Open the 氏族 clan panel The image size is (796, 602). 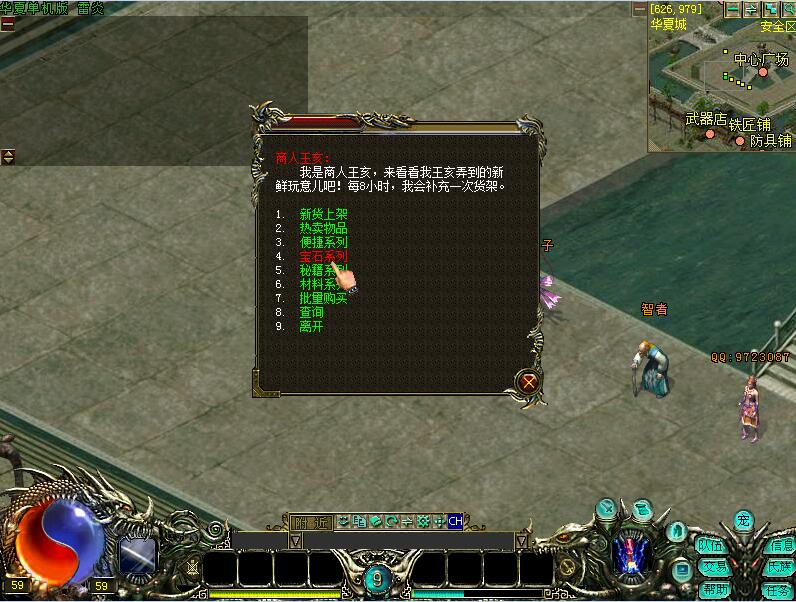(x=778, y=567)
